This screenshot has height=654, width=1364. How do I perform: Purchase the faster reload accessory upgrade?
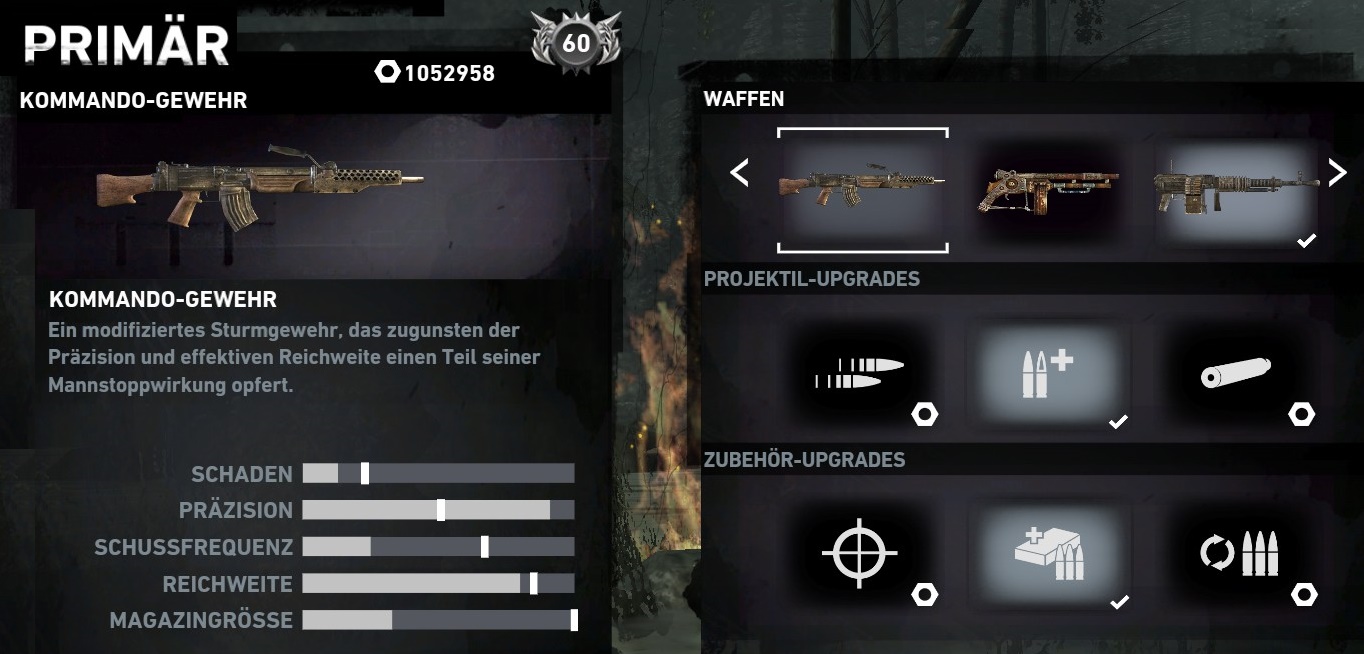tap(1240, 552)
